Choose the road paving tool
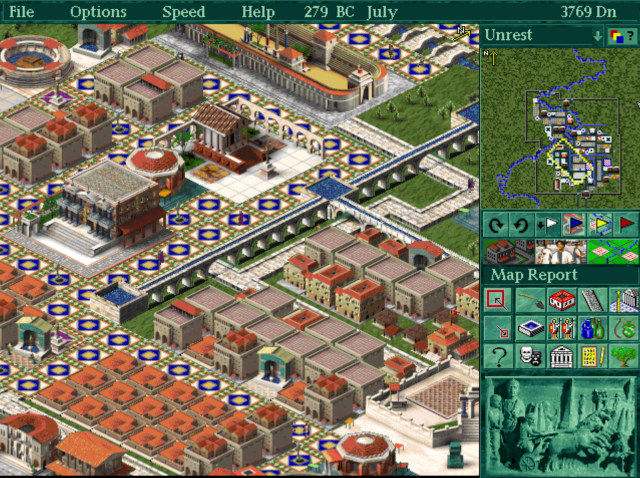 (592, 300)
